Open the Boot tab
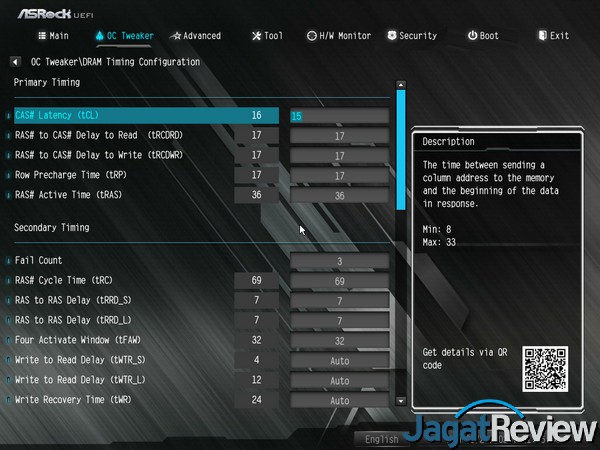This screenshot has height=450, width=600. tap(483, 36)
